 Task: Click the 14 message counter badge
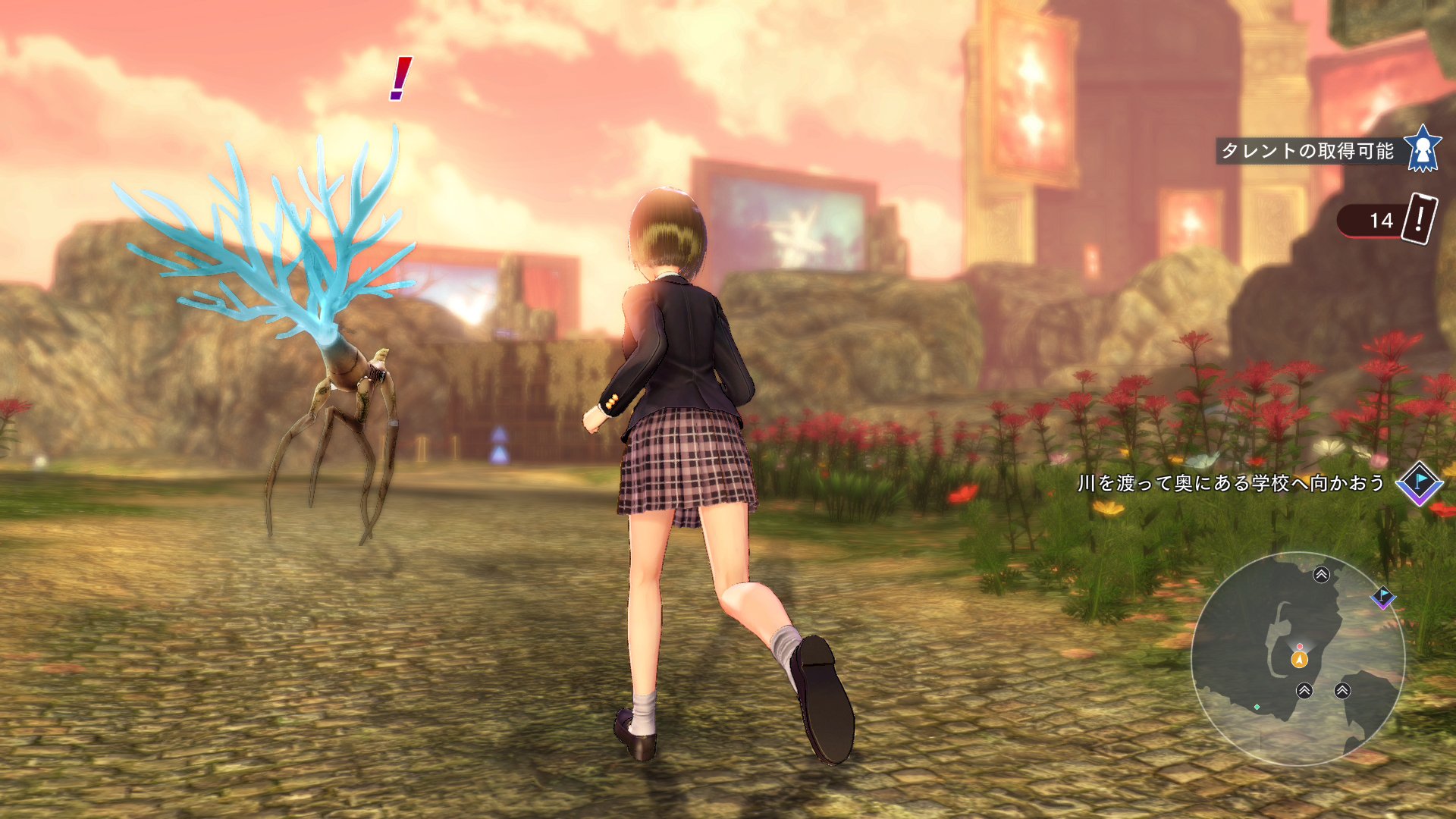1382,221
